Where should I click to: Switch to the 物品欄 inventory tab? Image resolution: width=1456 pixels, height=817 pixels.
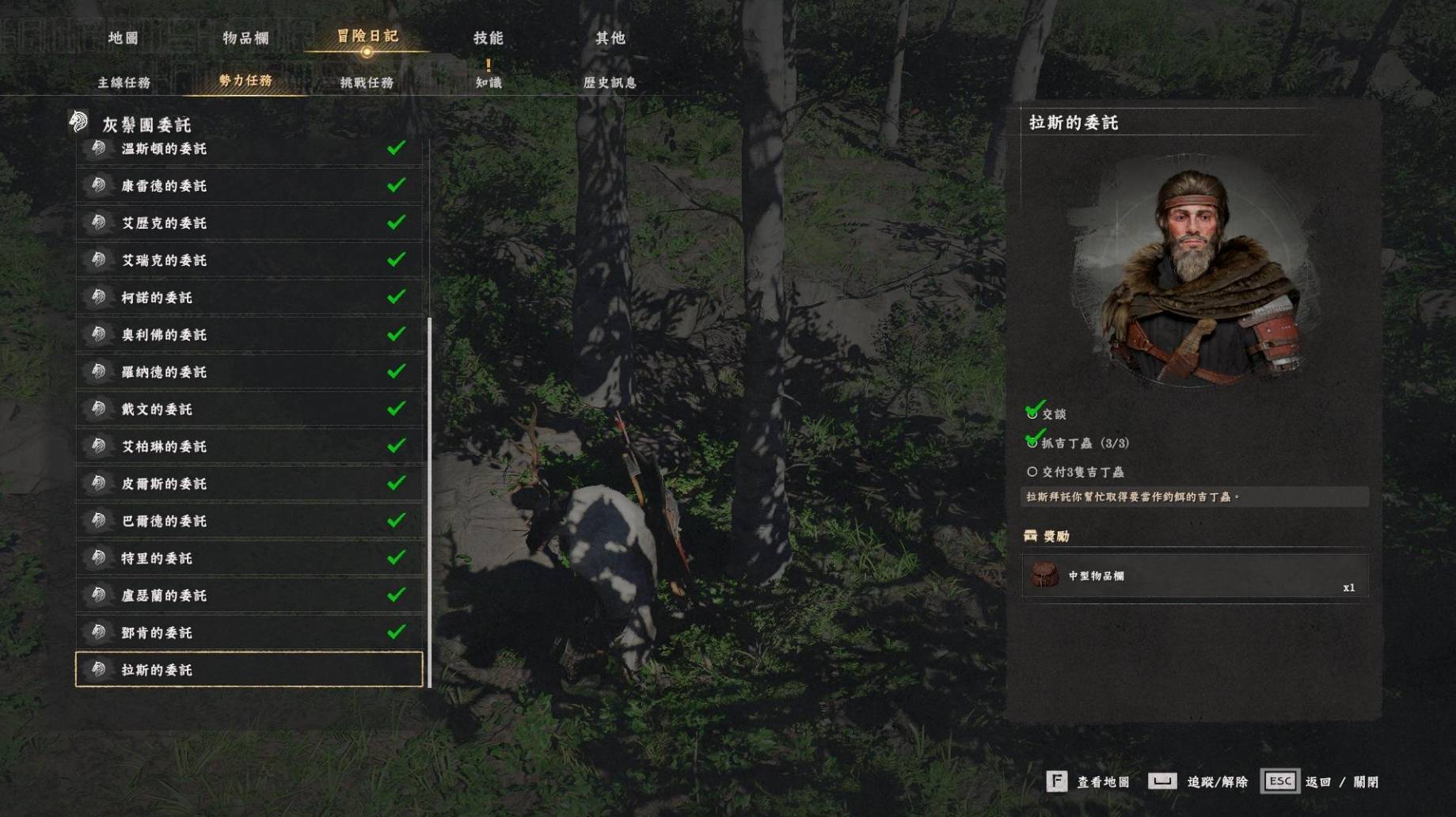[x=245, y=38]
